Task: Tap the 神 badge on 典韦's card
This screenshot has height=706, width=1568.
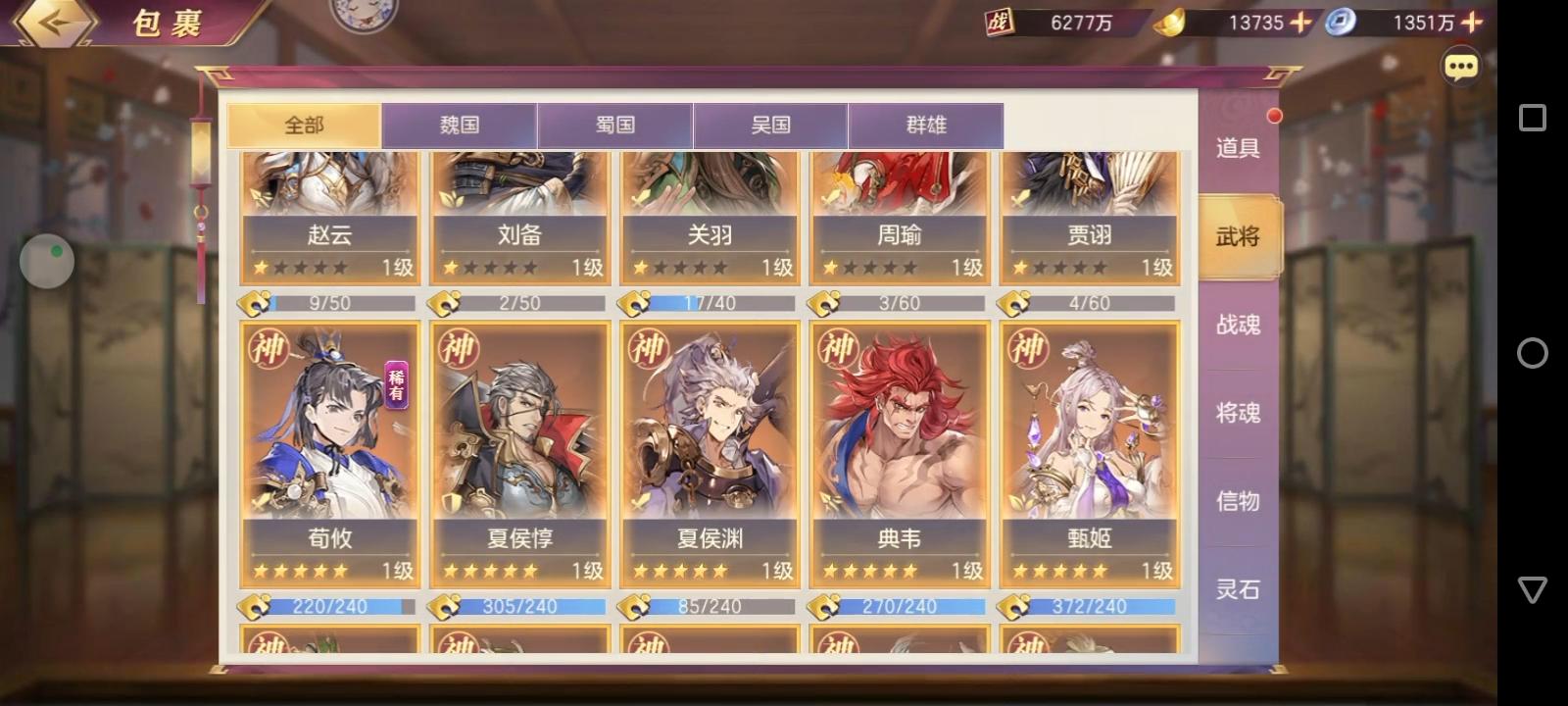Action: tap(840, 349)
